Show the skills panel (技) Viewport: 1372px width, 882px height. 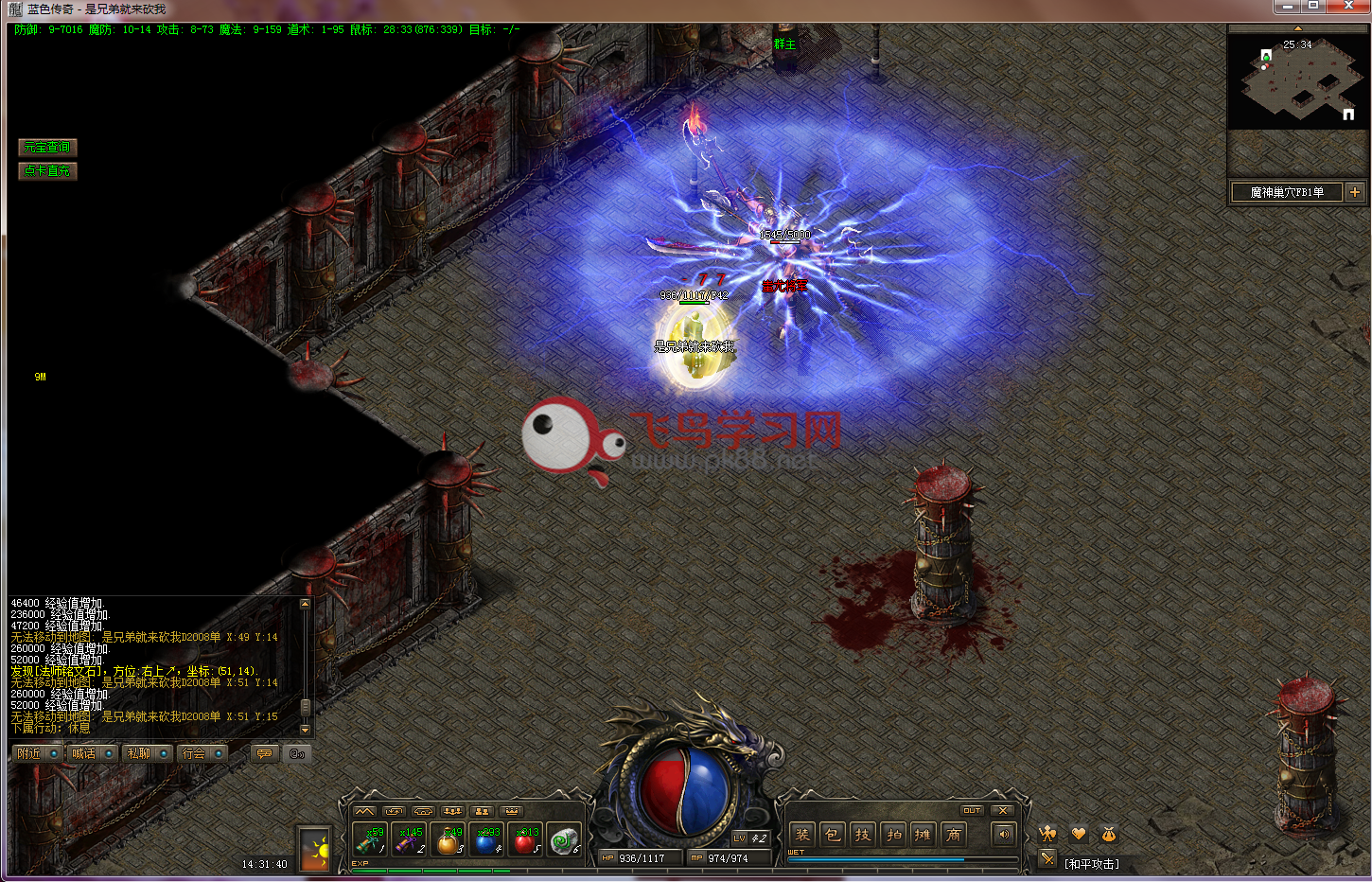click(x=863, y=835)
